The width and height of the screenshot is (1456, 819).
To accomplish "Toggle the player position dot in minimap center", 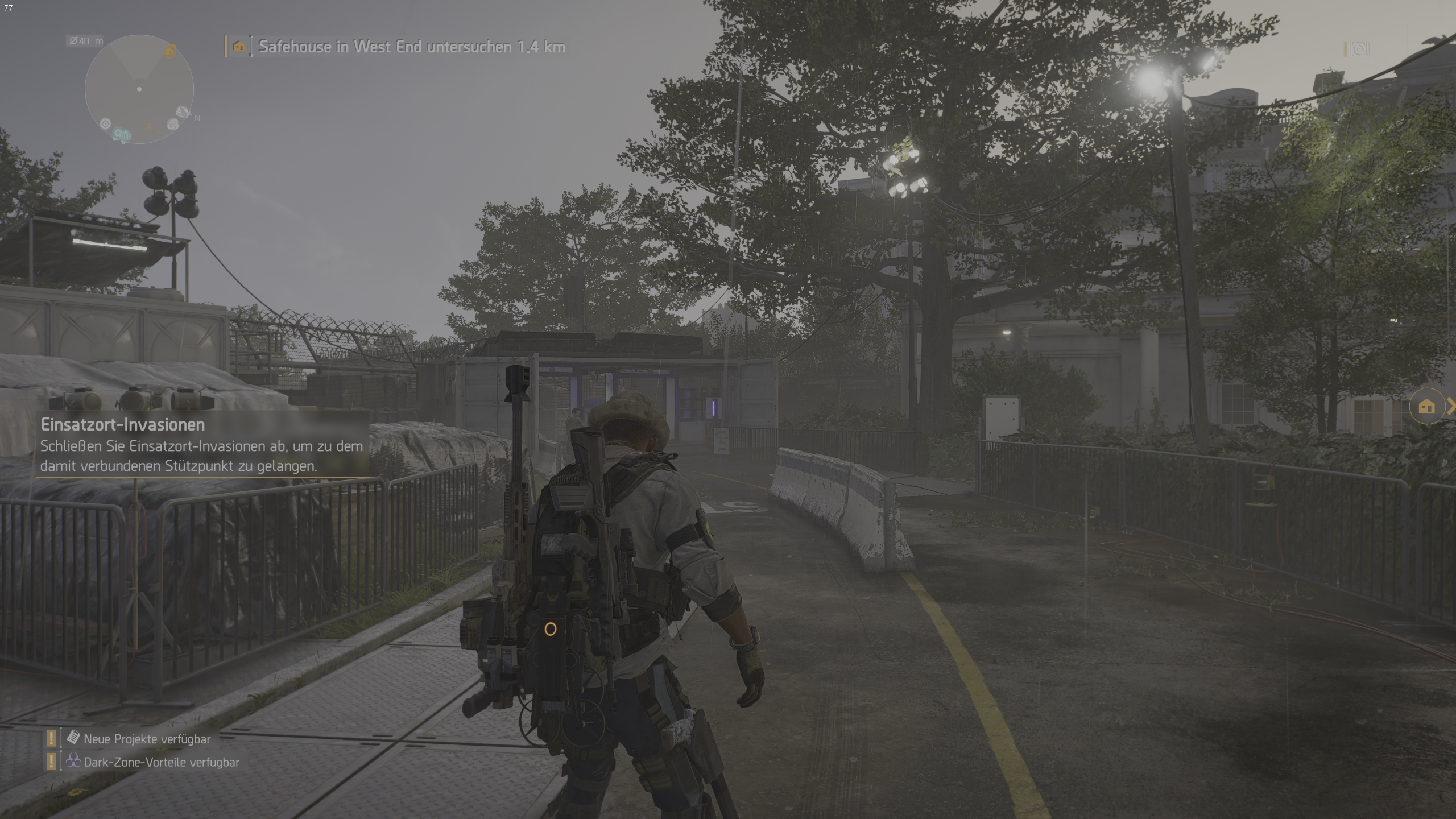I will click(139, 89).
